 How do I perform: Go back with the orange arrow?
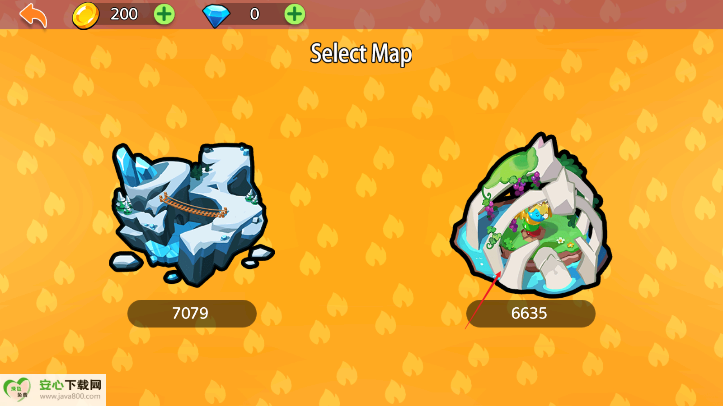[33, 15]
